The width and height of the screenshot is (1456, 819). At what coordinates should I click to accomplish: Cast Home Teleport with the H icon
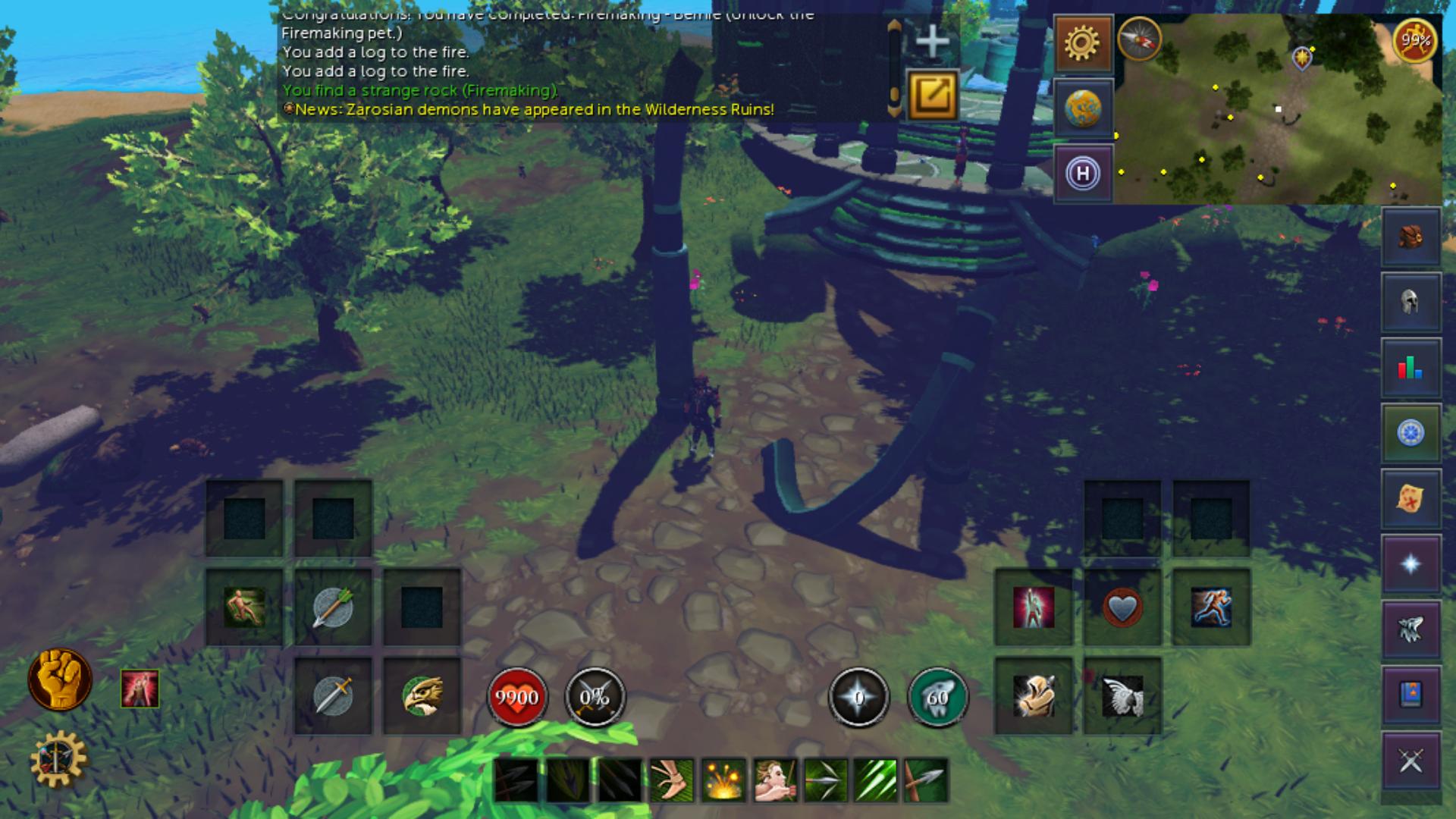tap(1083, 172)
